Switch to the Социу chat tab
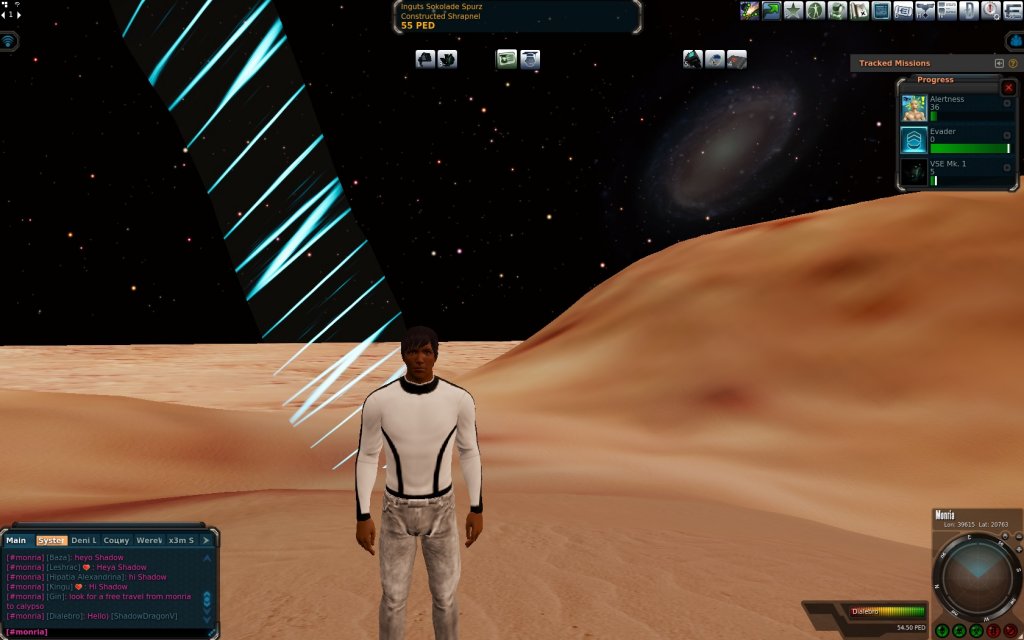Screen dimensions: 1024x640 116,540
